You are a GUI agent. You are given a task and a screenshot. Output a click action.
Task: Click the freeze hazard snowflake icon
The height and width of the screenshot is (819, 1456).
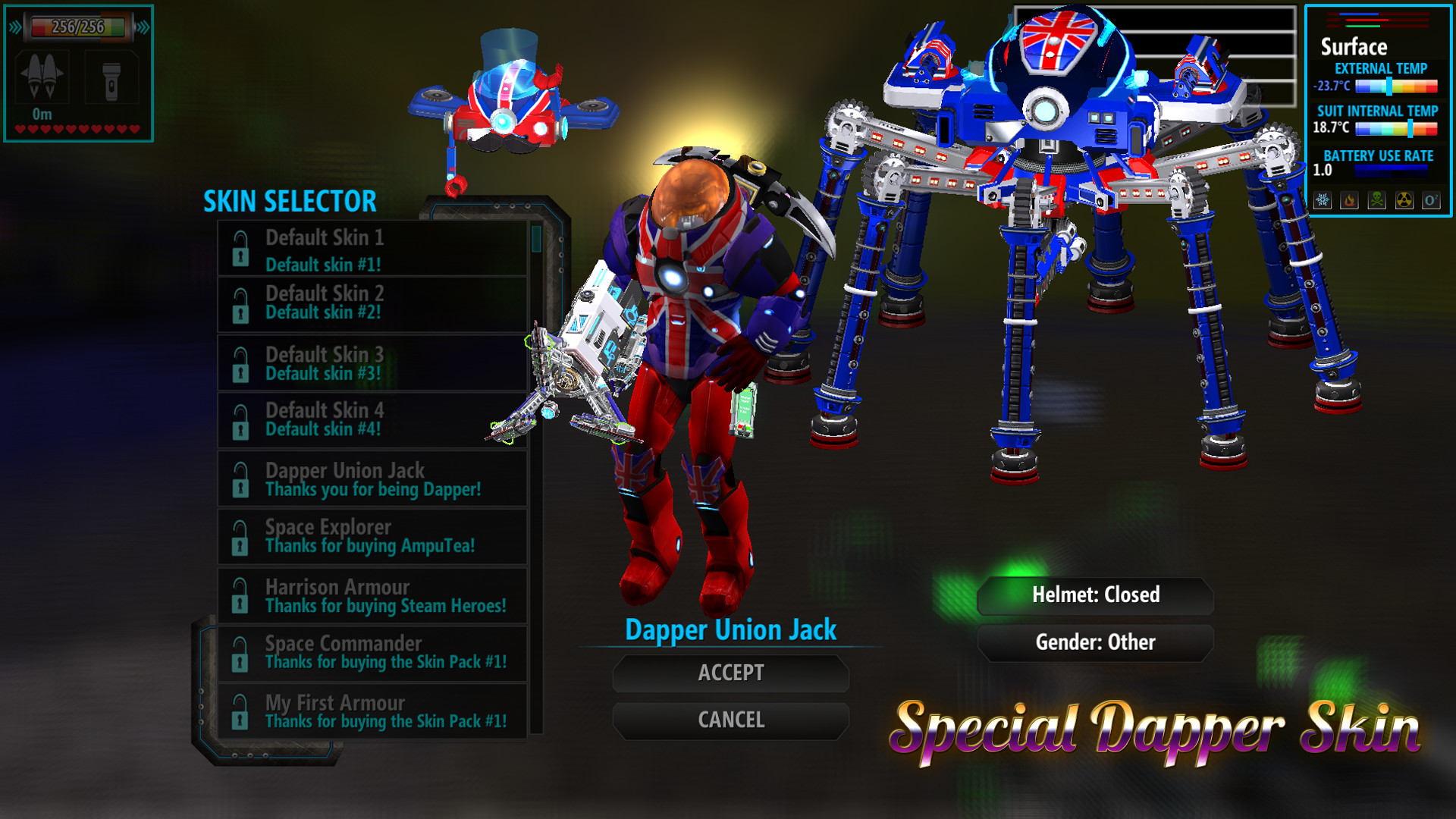1323,200
